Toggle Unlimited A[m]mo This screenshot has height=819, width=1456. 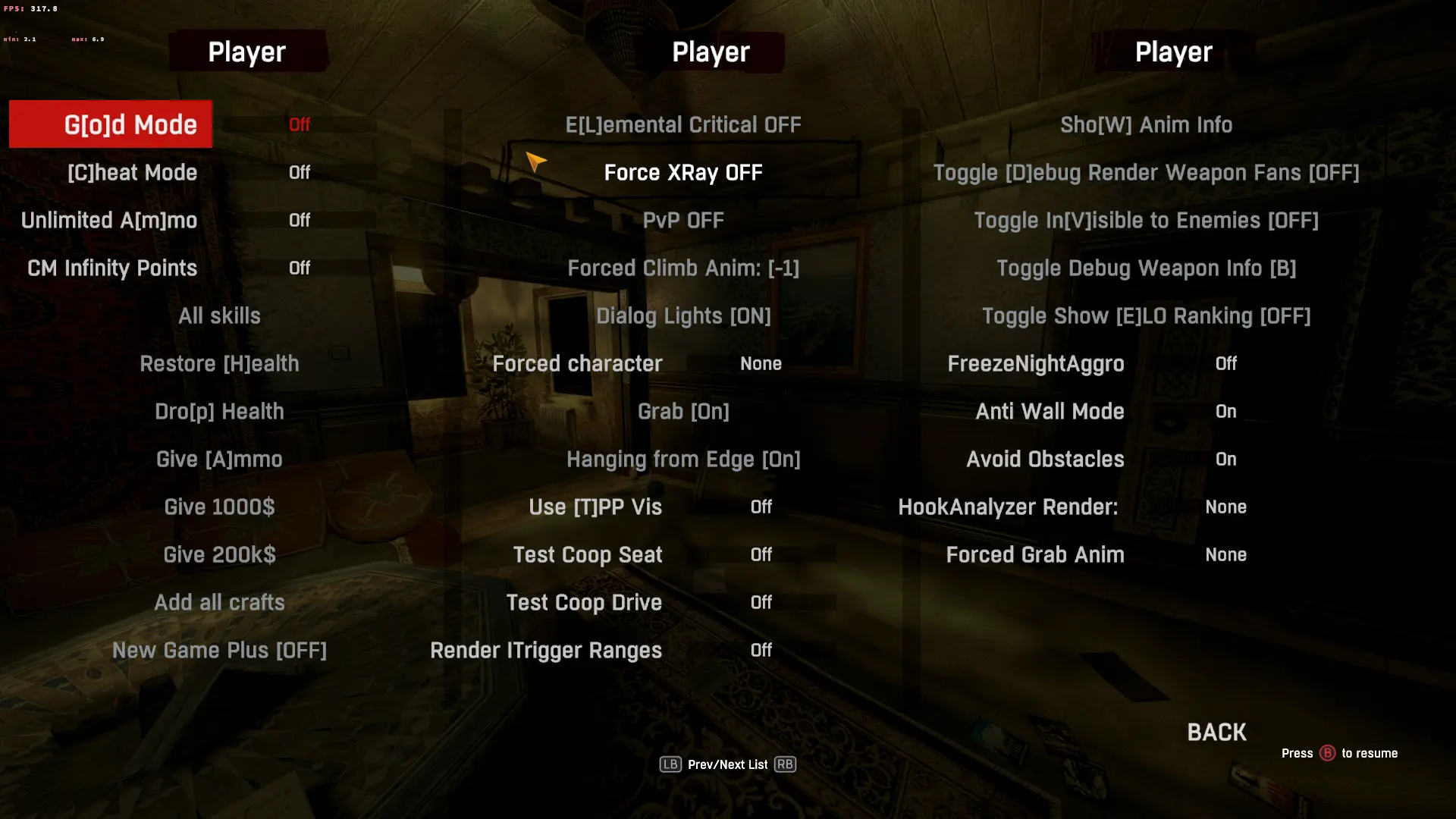coord(108,220)
